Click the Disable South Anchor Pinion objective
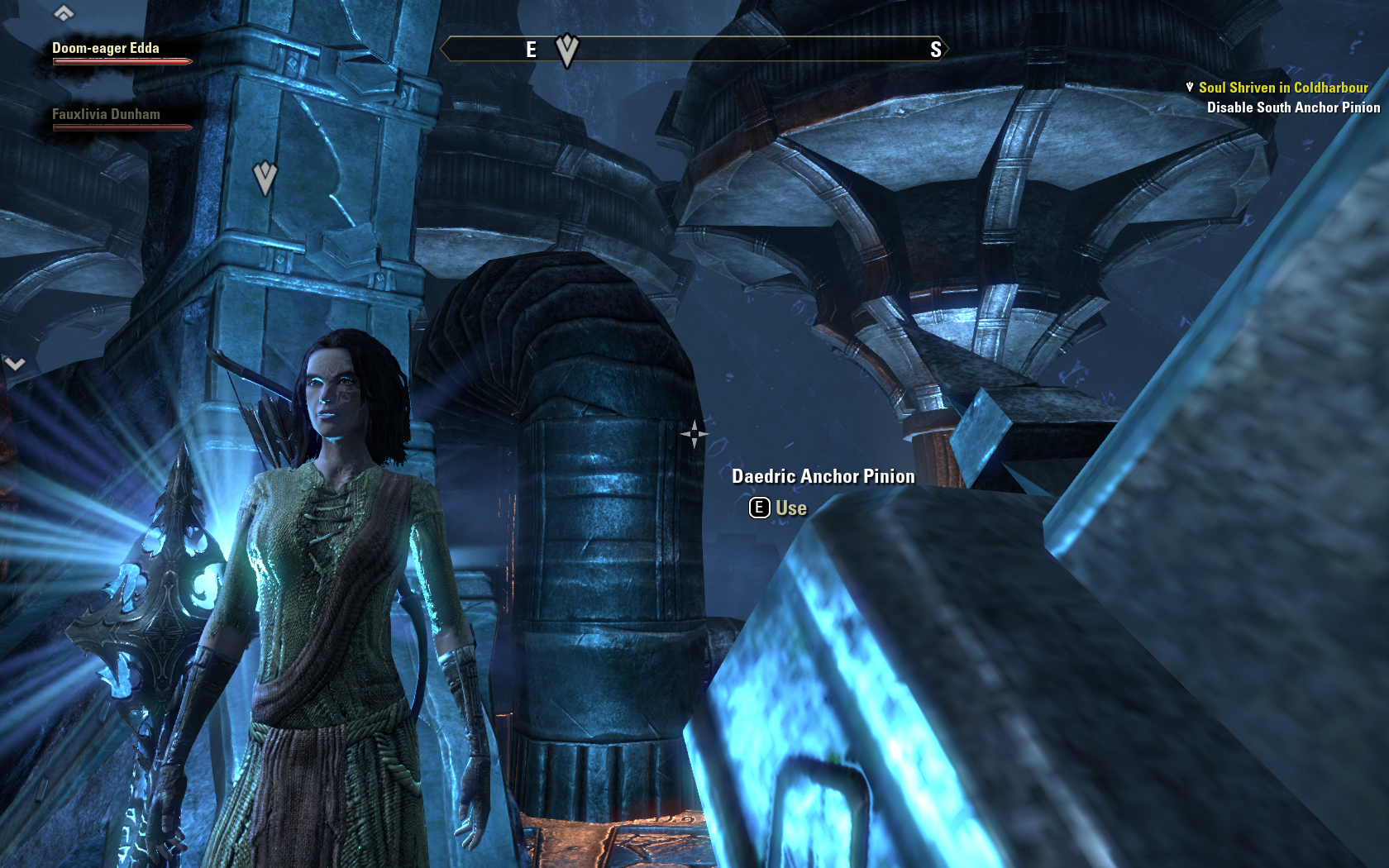Screen dimensions: 1389x868 [1293, 107]
